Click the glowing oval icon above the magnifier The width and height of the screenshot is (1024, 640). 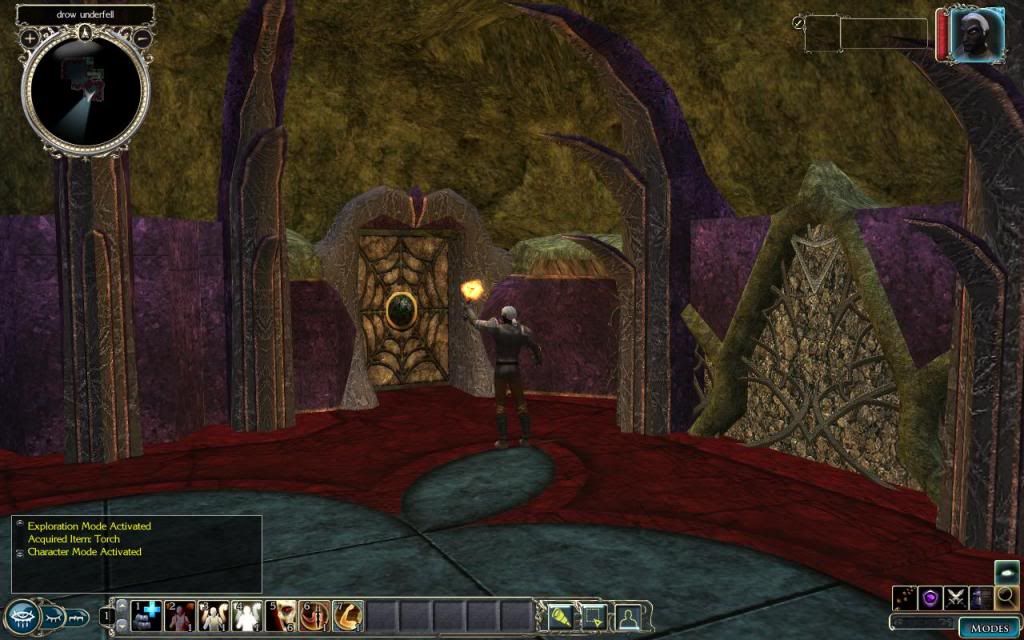click(1007, 573)
